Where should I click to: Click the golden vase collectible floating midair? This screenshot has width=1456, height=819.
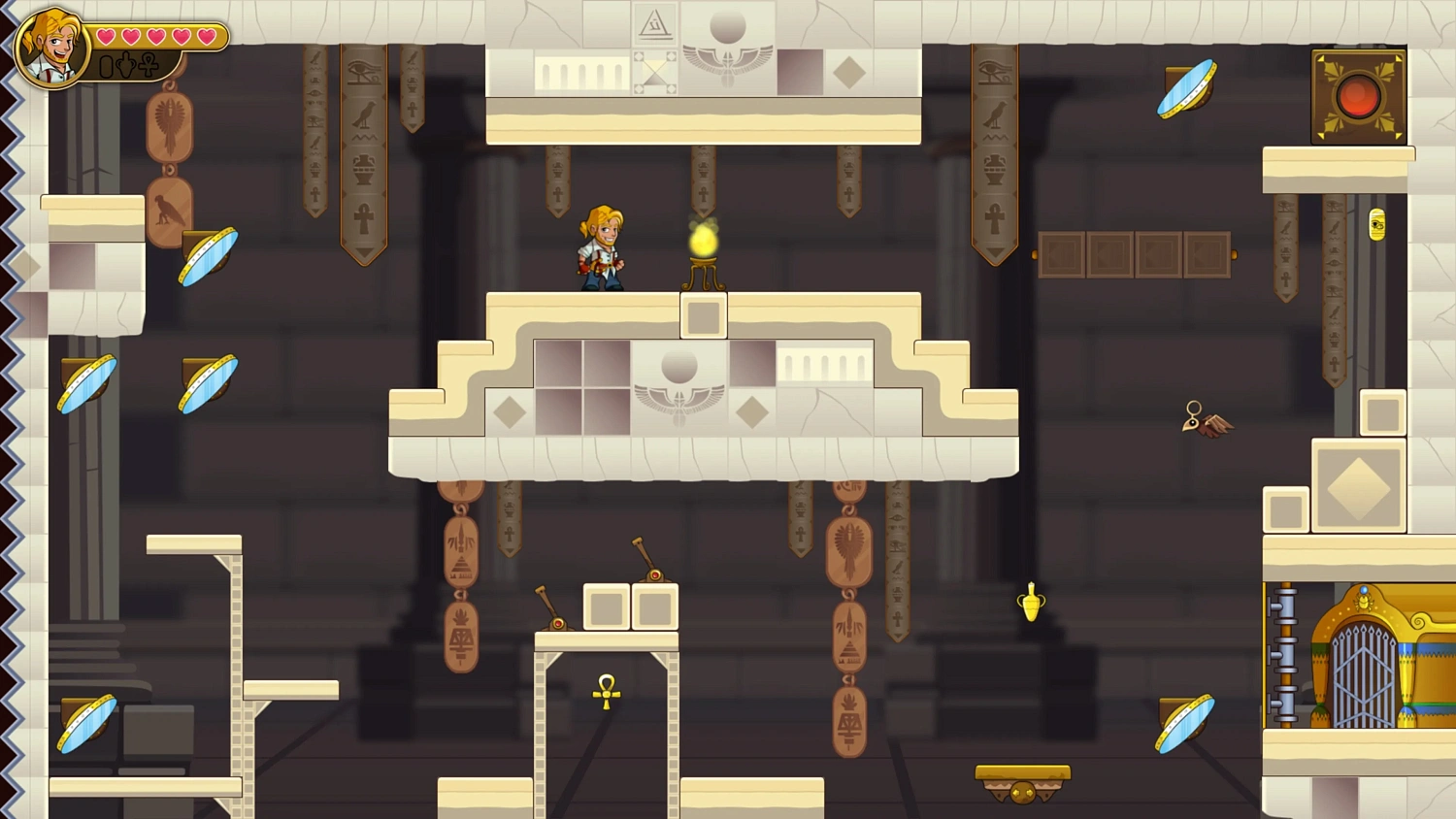point(1029,601)
